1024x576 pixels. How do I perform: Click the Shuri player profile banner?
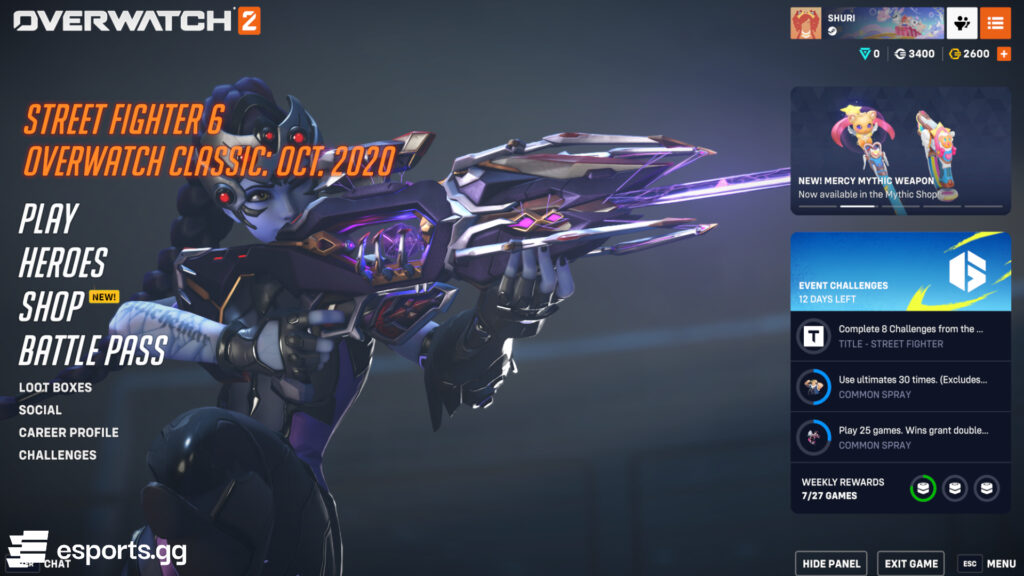click(866, 23)
